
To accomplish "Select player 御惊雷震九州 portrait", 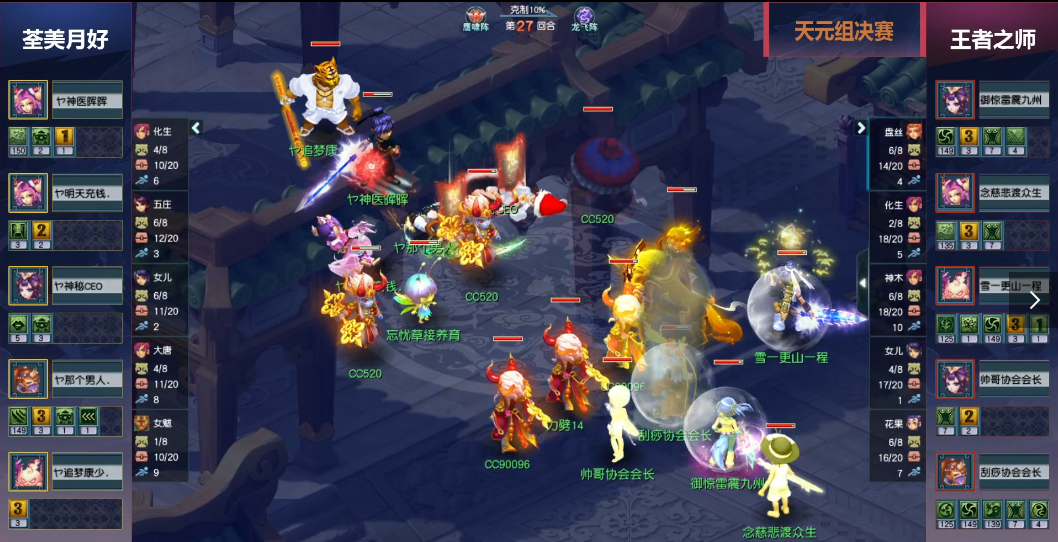I will pos(955,100).
